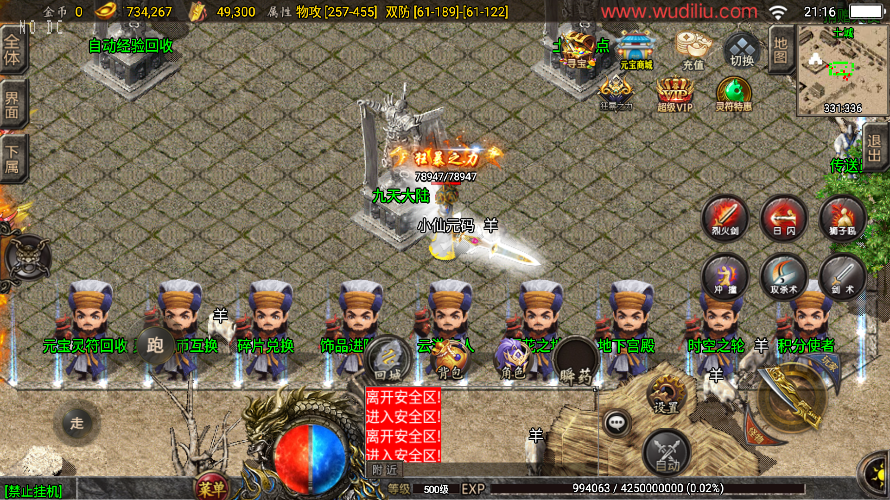
Task: Cast the 冲撞 charge skill
Action: pyautogui.click(x=724, y=275)
